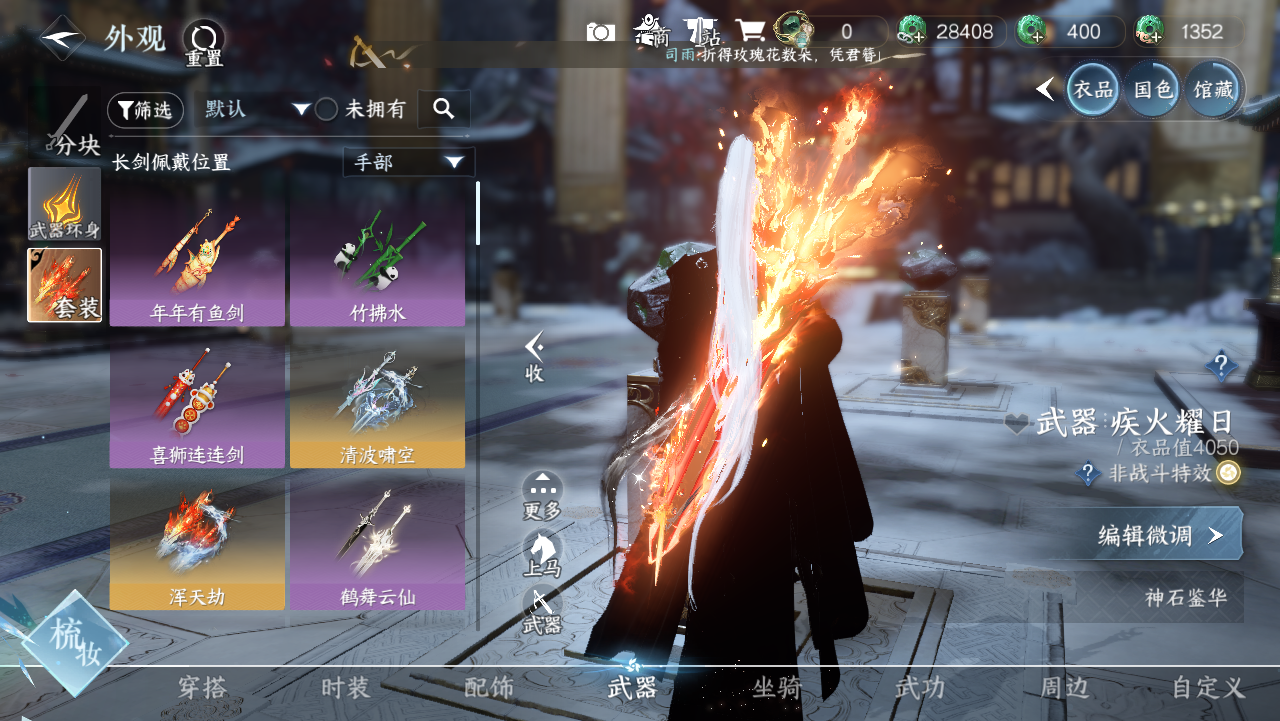Viewport: 1280px width, 721px height.
Task: Toggle the 未拥有 checkbox
Action: 327,110
